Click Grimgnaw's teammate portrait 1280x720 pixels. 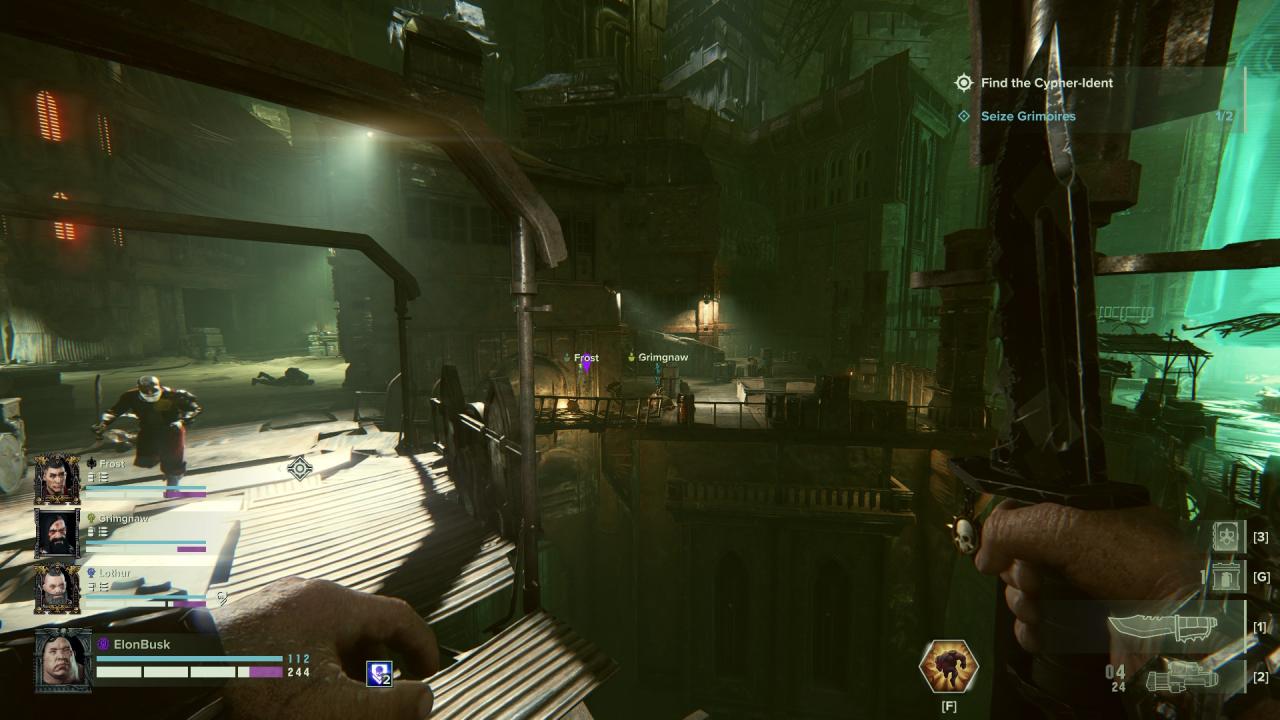tap(57, 533)
